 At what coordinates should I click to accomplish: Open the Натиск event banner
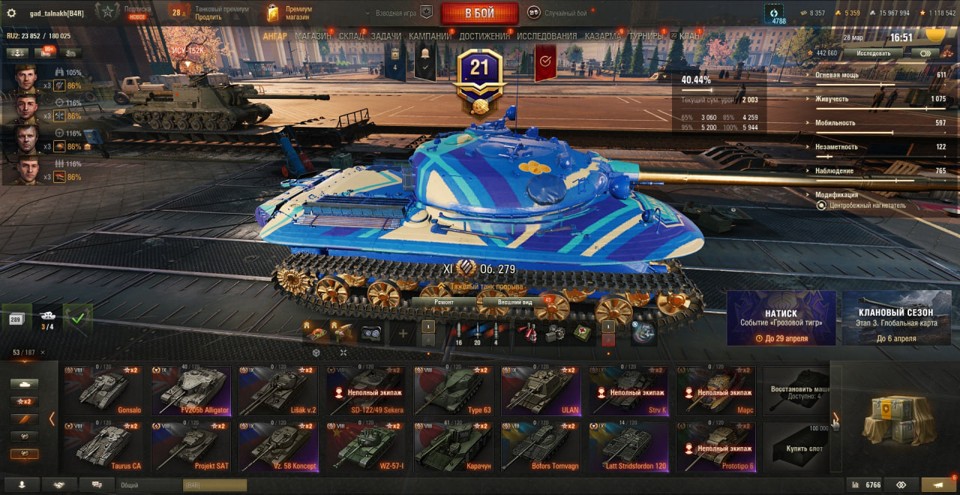[781, 318]
